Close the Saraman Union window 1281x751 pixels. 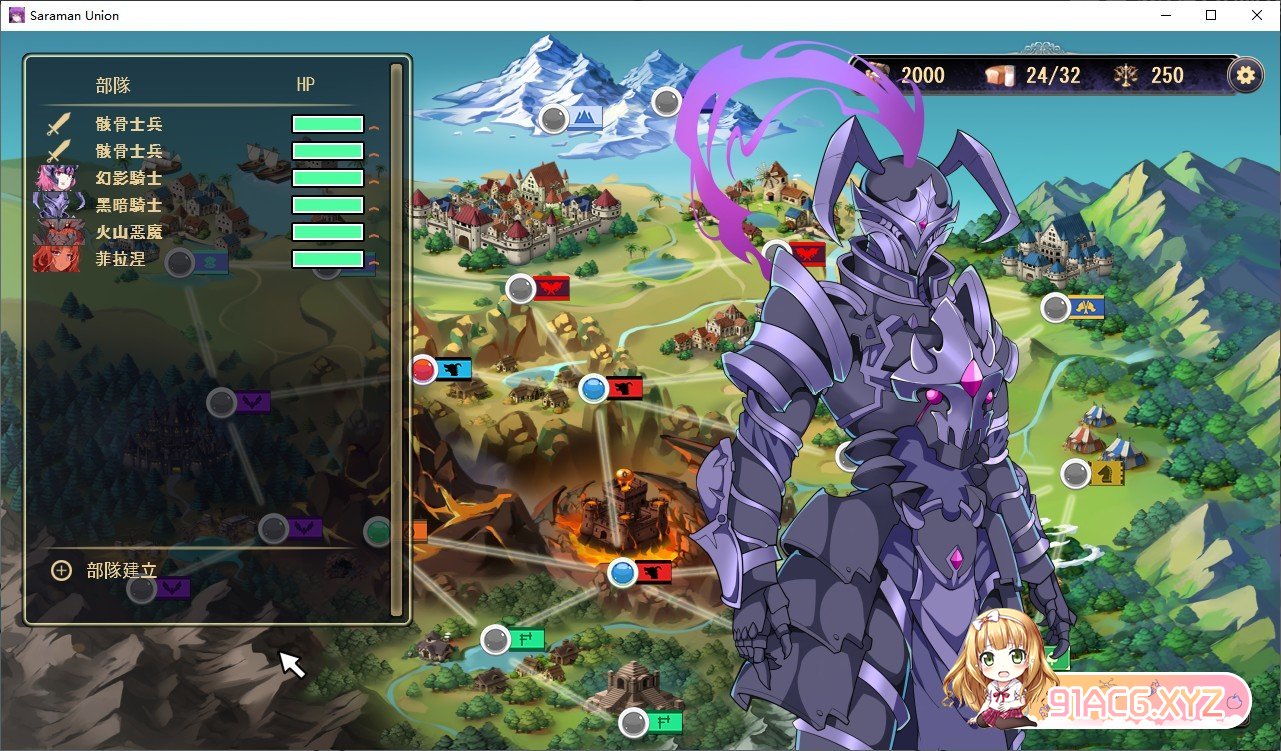pyautogui.click(x=1257, y=15)
